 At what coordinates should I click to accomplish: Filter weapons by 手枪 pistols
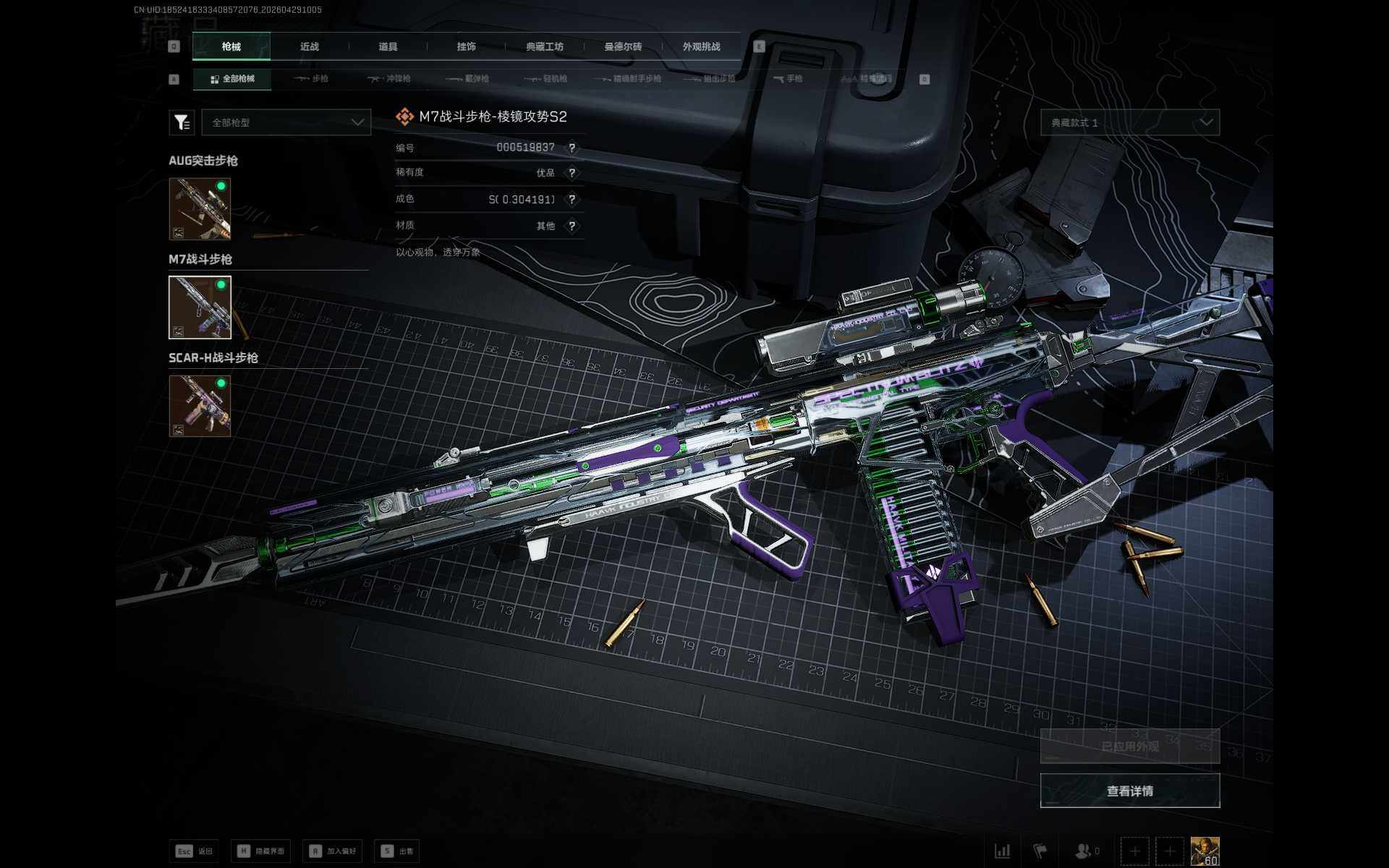point(788,79)
